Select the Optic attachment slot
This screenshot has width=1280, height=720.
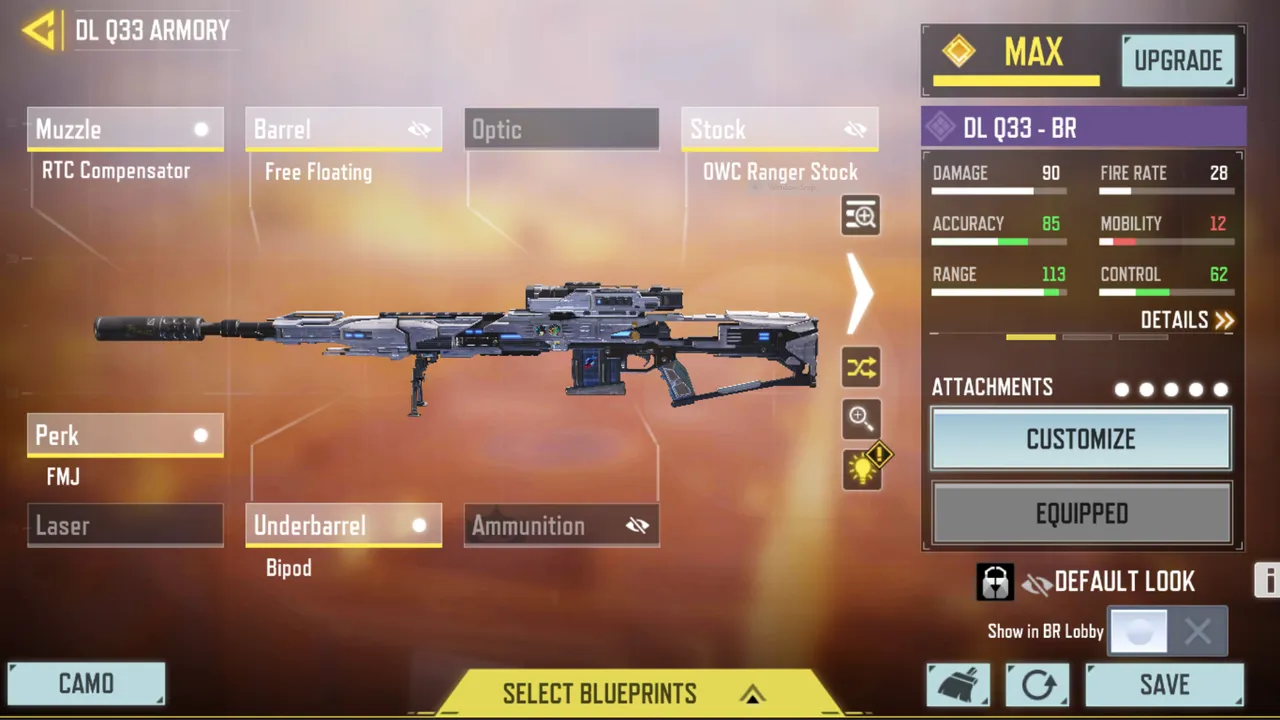561,129
